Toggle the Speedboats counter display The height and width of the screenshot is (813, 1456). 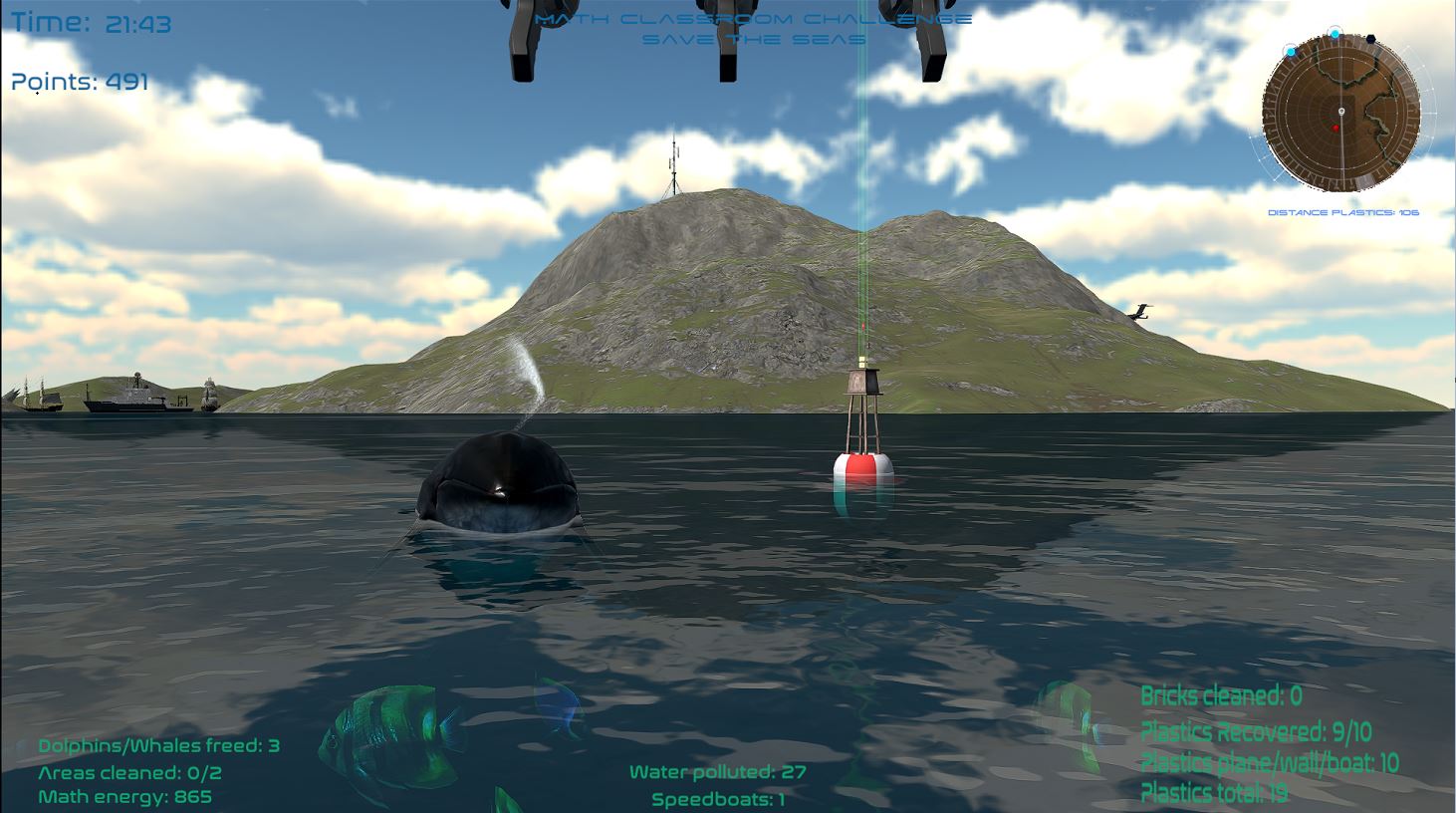[717, 799]
